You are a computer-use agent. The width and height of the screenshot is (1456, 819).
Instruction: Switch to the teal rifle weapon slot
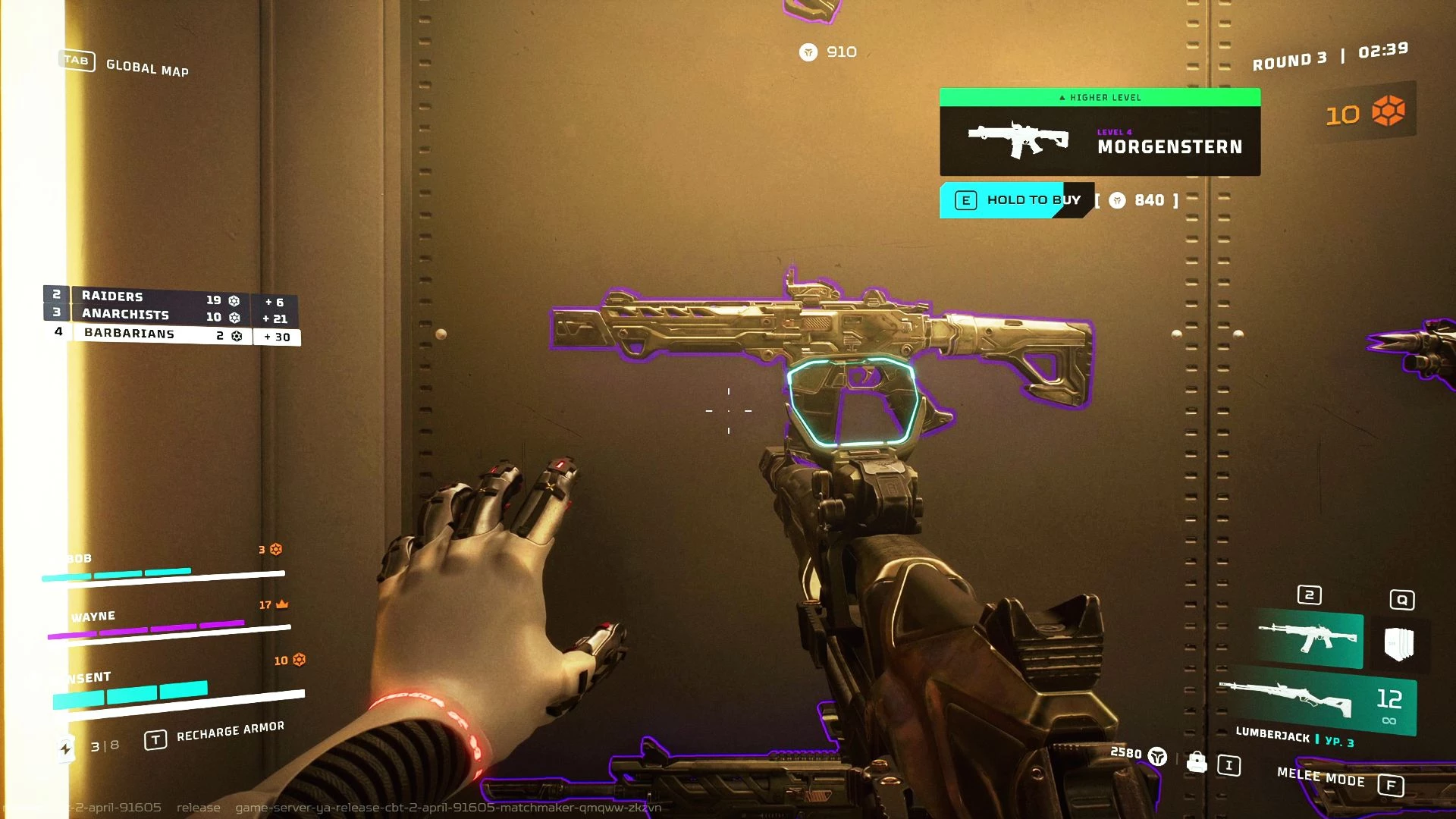coord(1308,639)
